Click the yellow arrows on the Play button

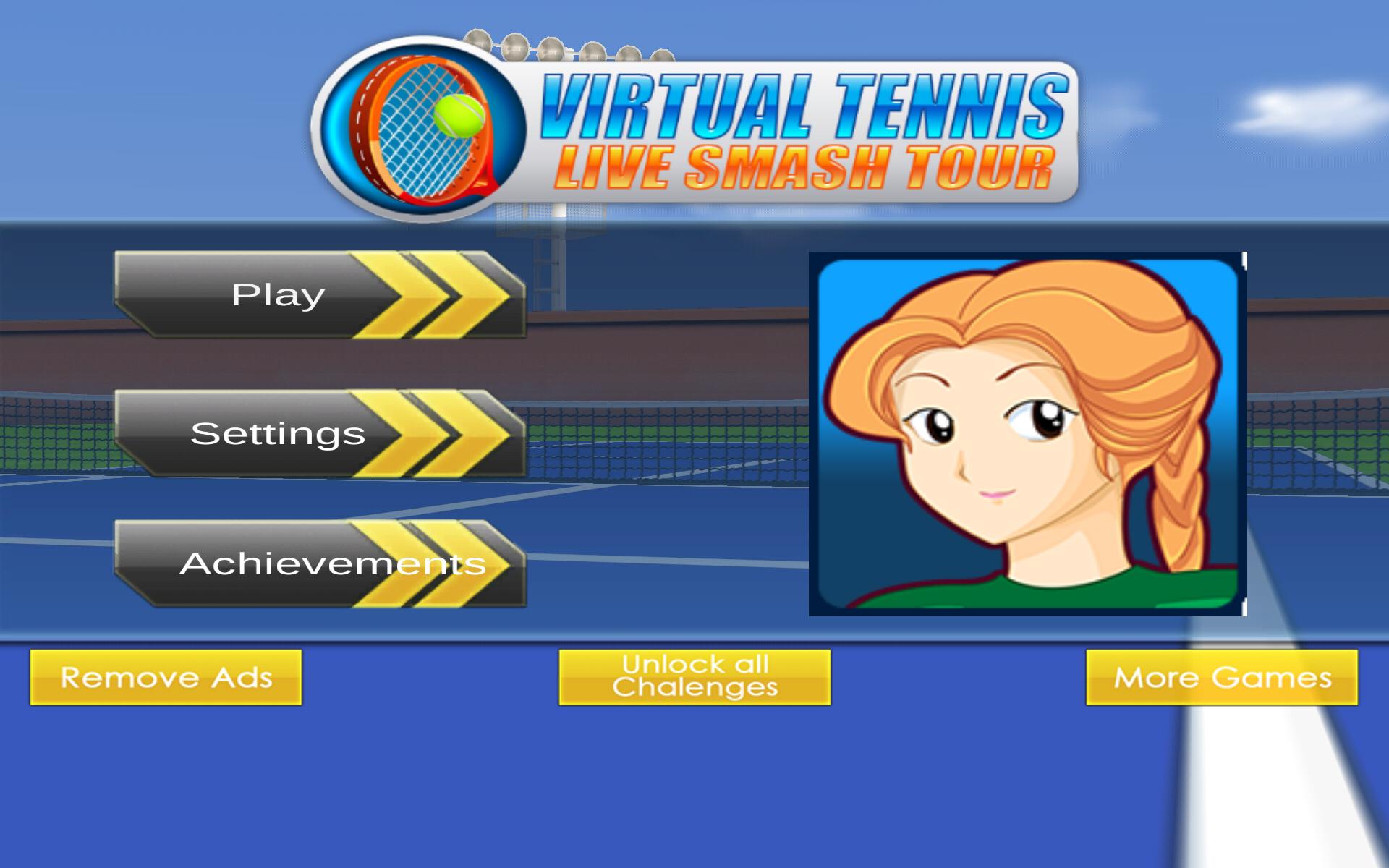[427, 295]
